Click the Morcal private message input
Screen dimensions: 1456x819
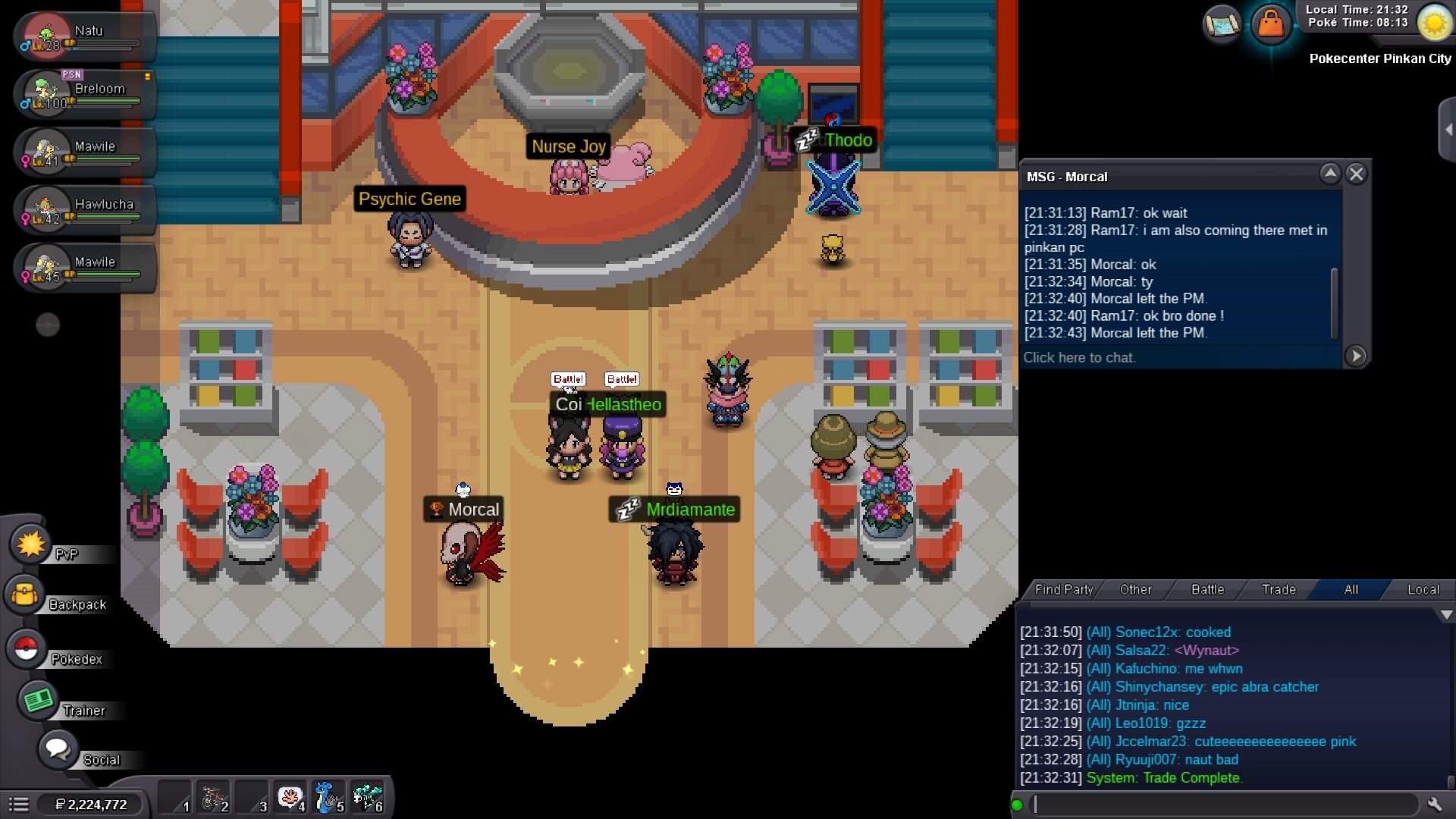point(1179,357)
